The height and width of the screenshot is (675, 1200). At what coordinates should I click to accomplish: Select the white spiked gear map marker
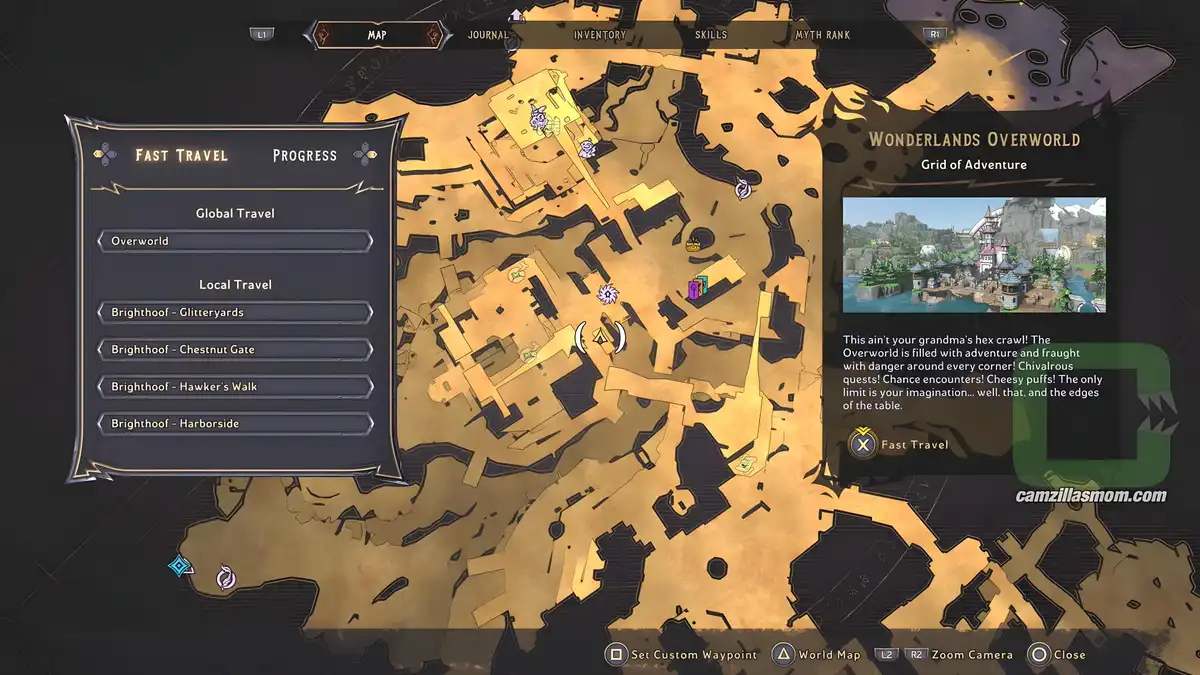click(x=604, y=294)
